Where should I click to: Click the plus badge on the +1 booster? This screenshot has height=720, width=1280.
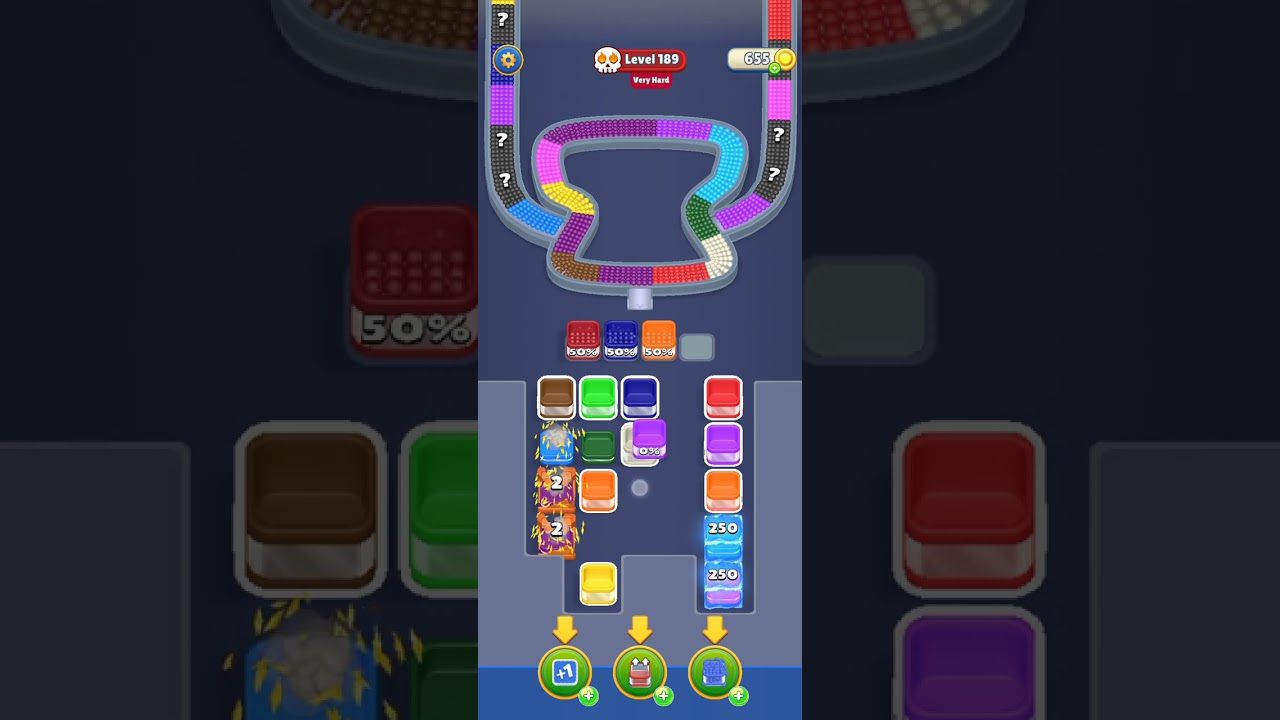pyautogui.click(x=588, y=697)
